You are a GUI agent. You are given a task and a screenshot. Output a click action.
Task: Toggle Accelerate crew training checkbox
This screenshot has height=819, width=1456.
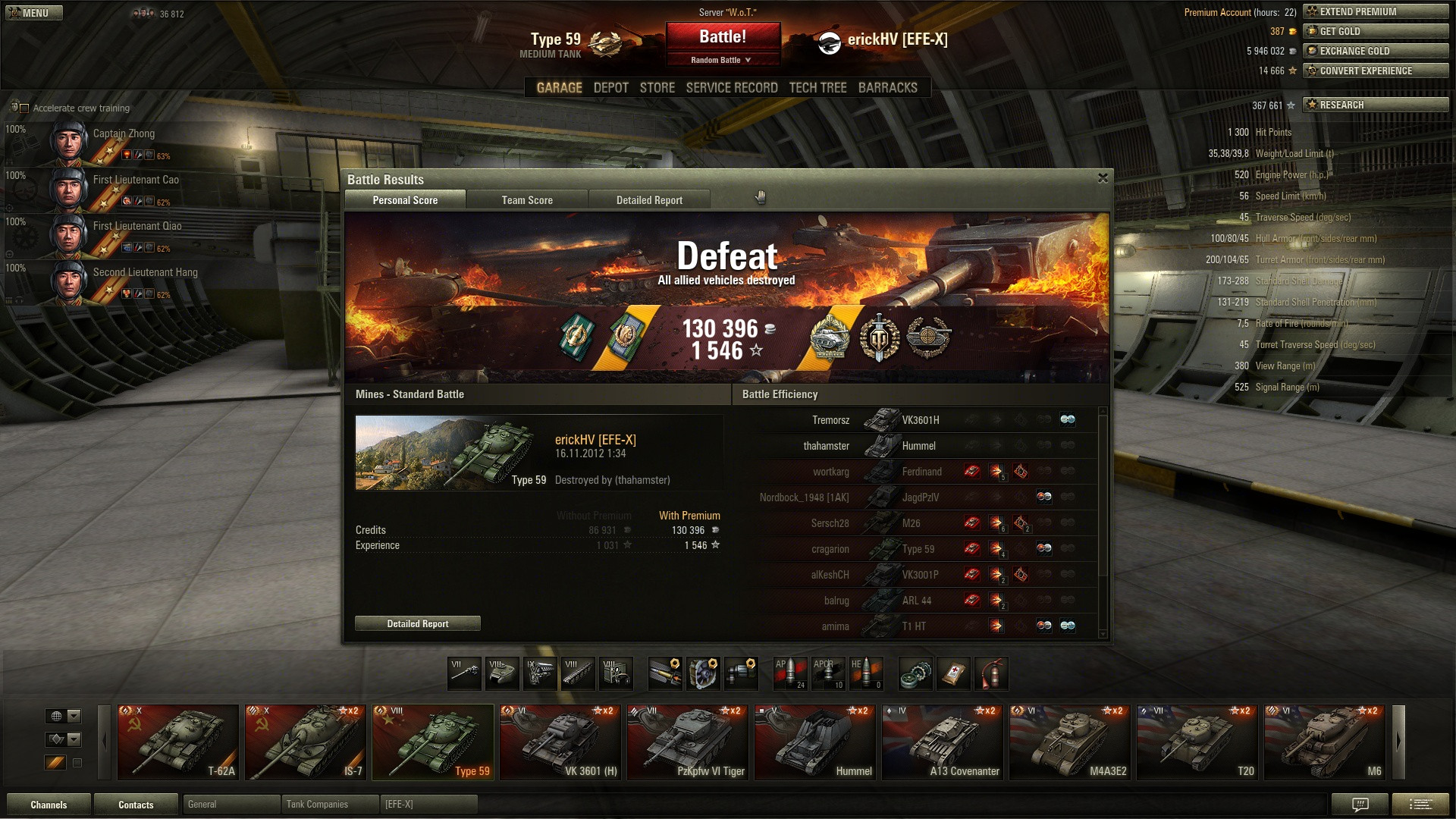(x=24, y=108)
